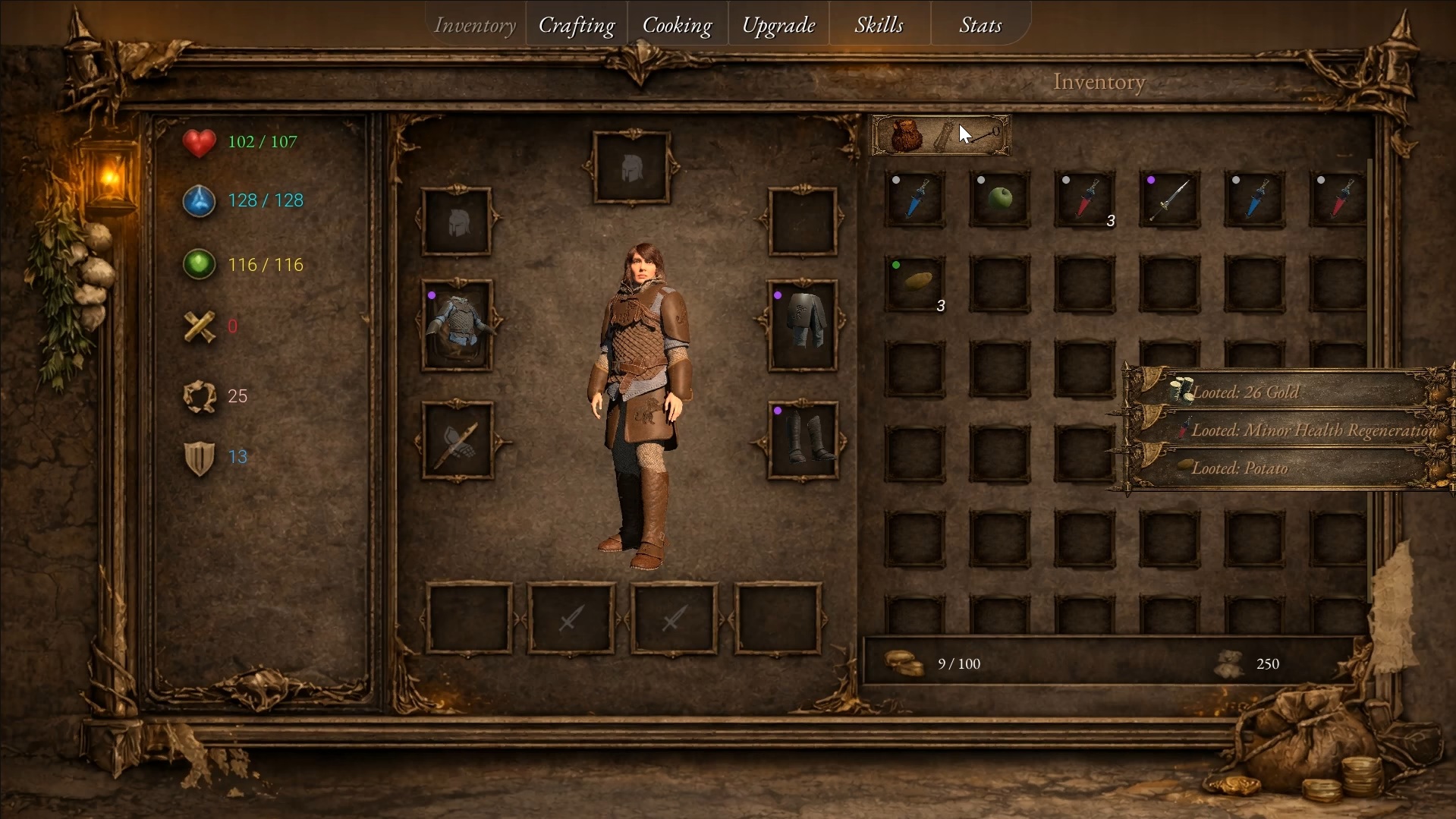
Task: Click the Looted: Potato notification
Action: tap(1282, 468)
